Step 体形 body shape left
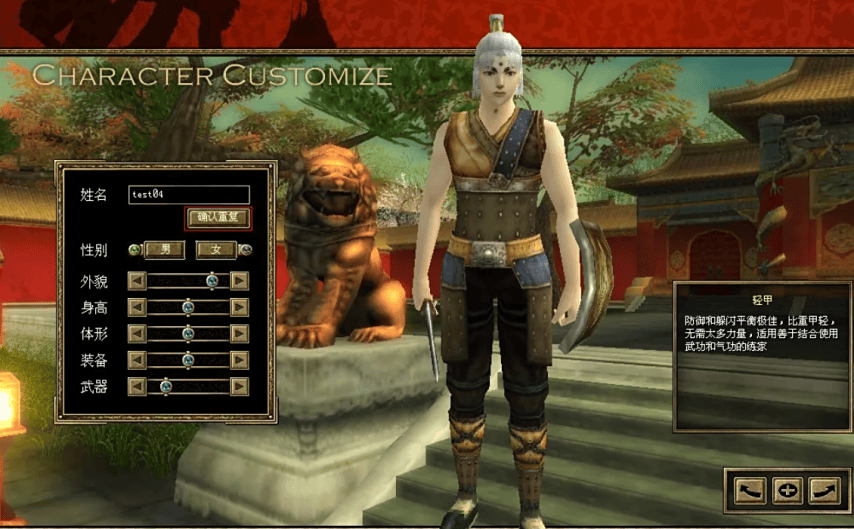 [x=137, y=333]
